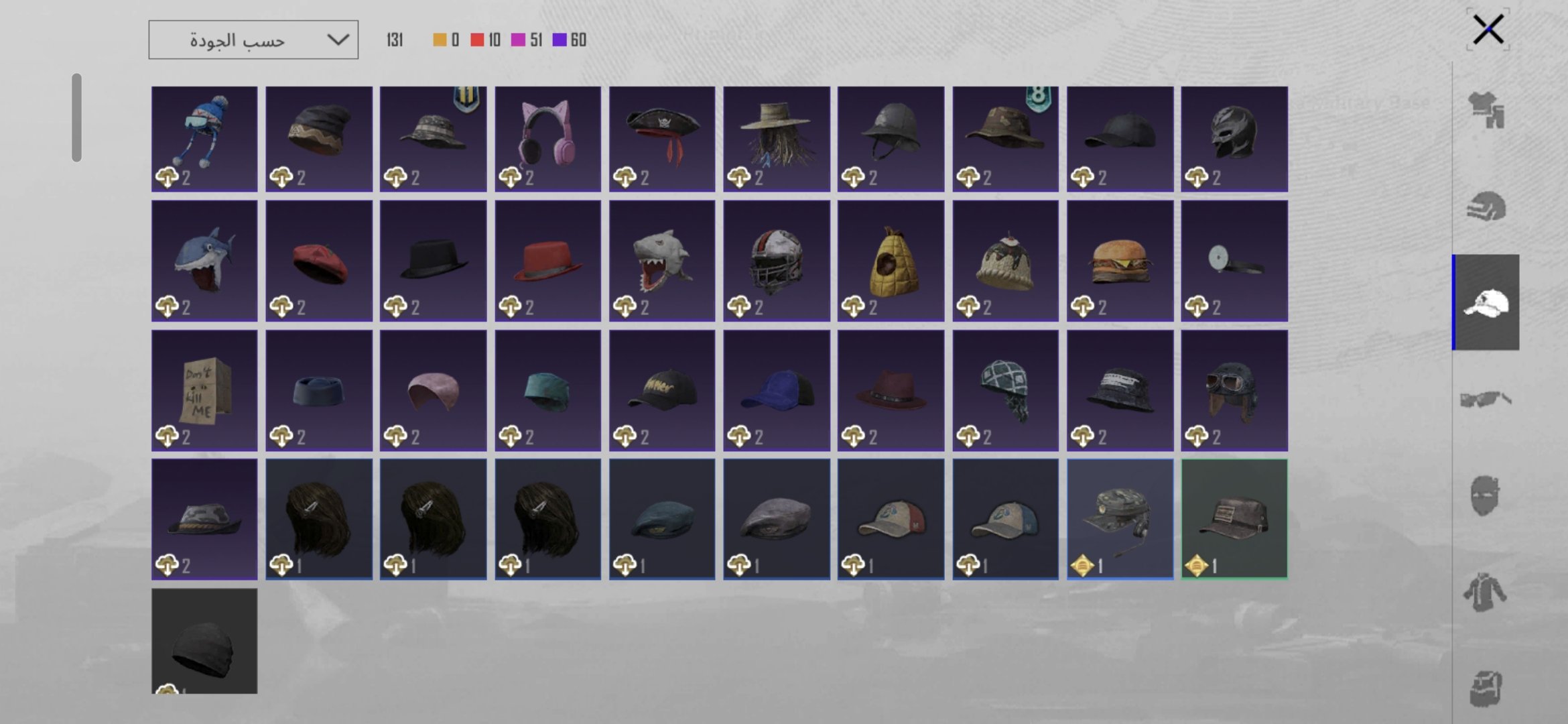Pick the "Don't Kill Me" cardboard box
This screenshot has height=724, width=1568.
pos(204,389)
